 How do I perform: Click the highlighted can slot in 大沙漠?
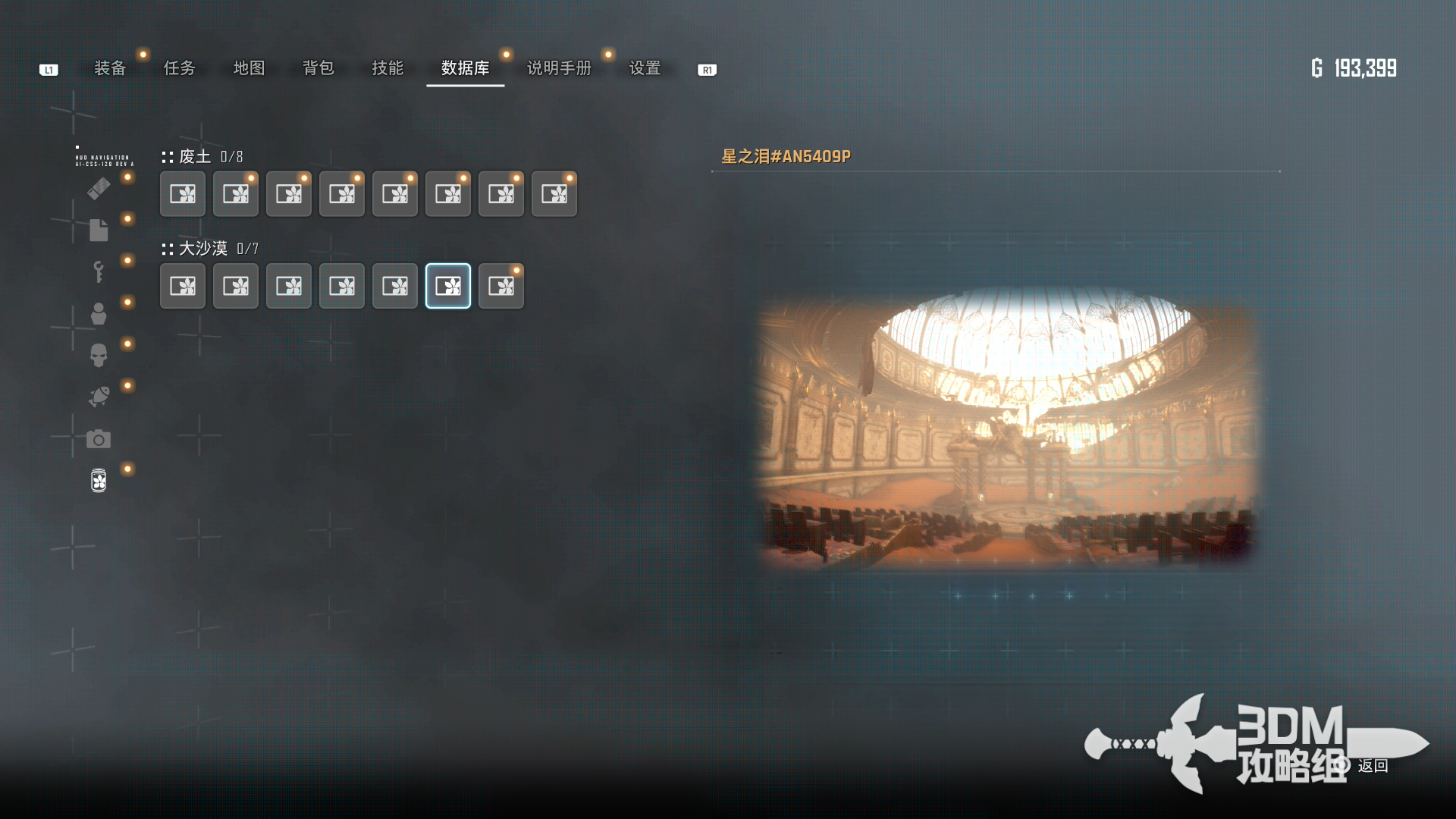(448, 286)
